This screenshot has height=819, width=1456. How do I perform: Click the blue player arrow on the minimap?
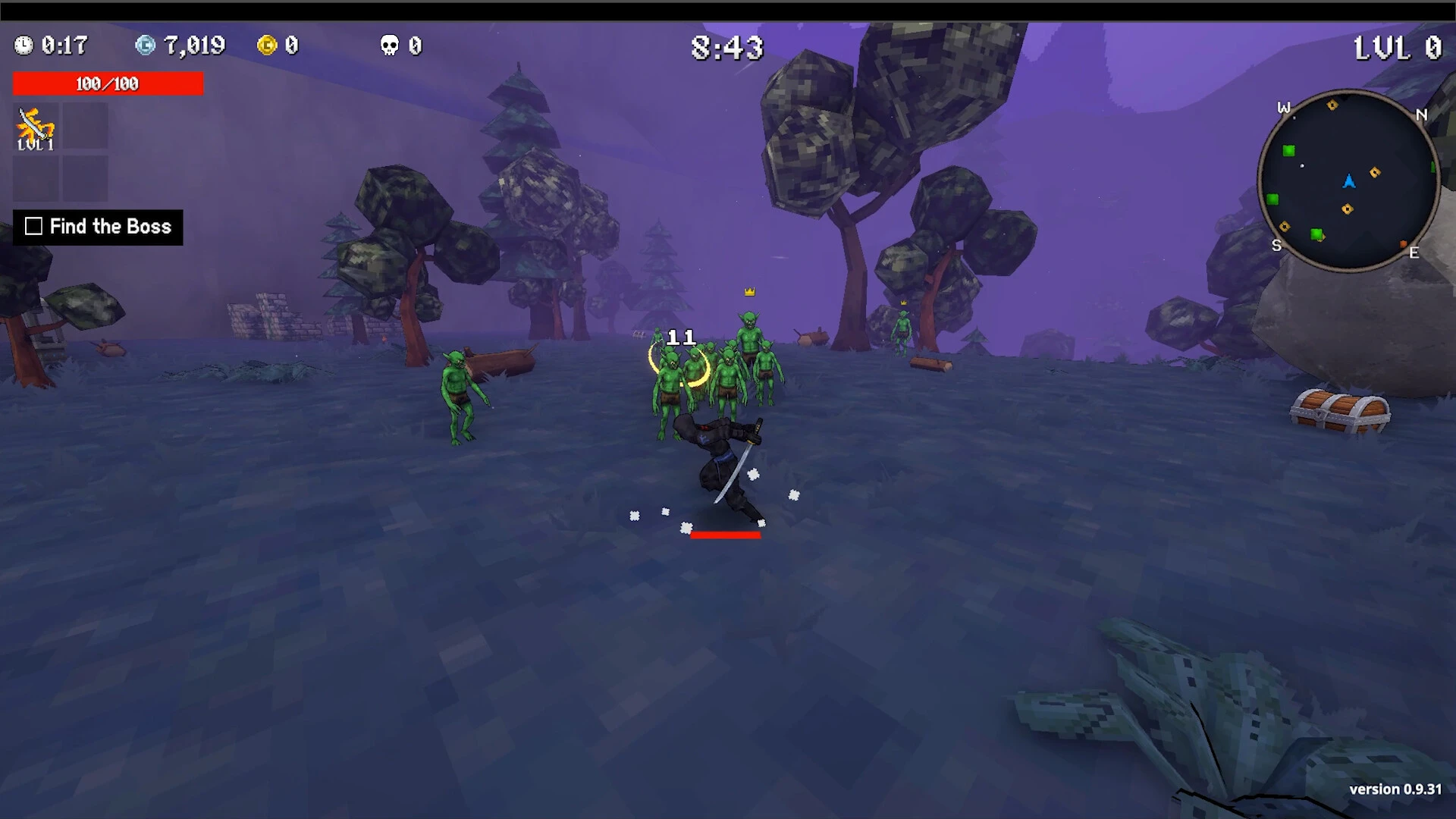pos(1350,182)
